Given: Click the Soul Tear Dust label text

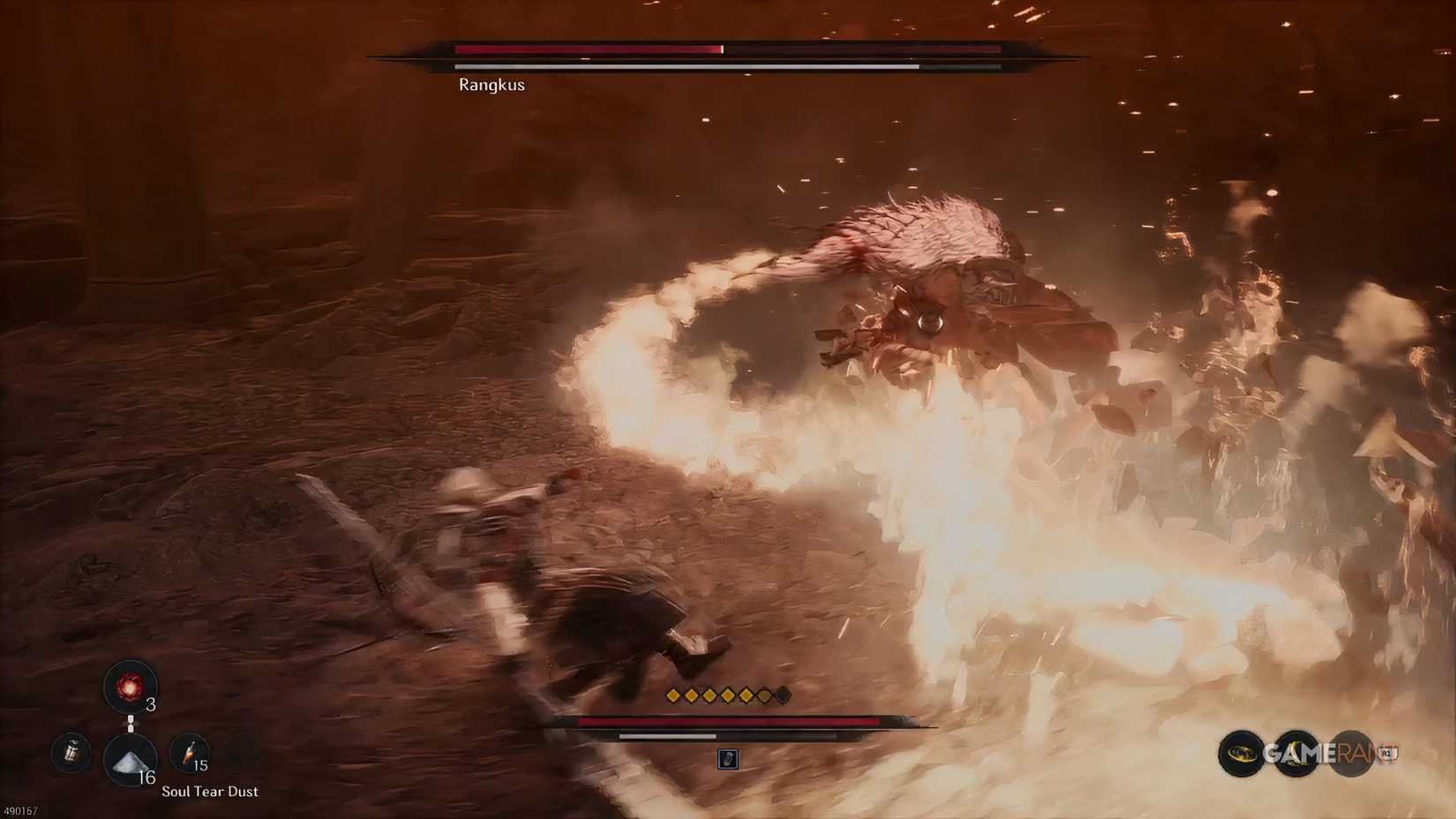Looking at the screenshot, I should (209, 792).
